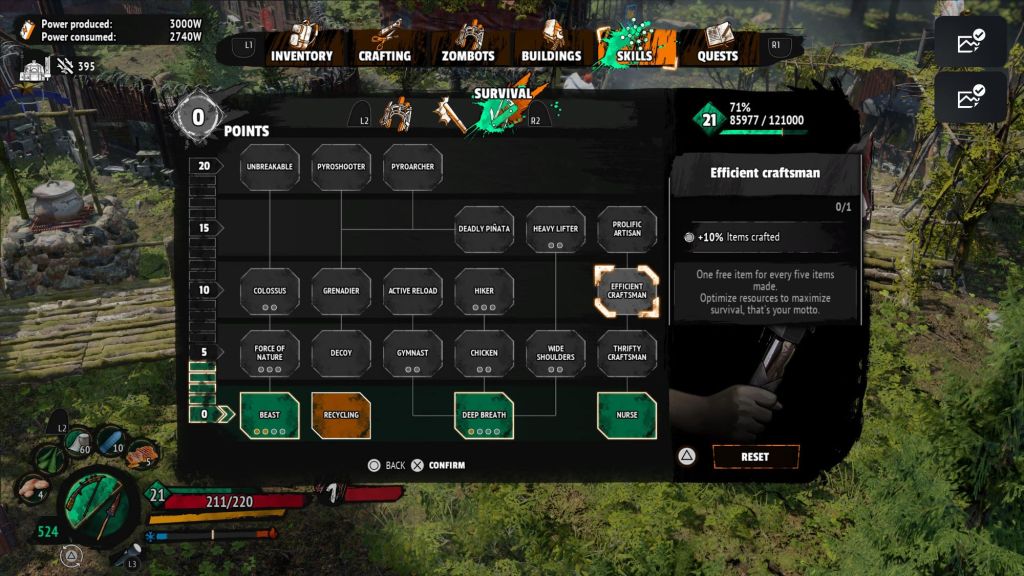Select the Heavy Lifter skill
Screen dimensions: 1024x576
(556, 229)
